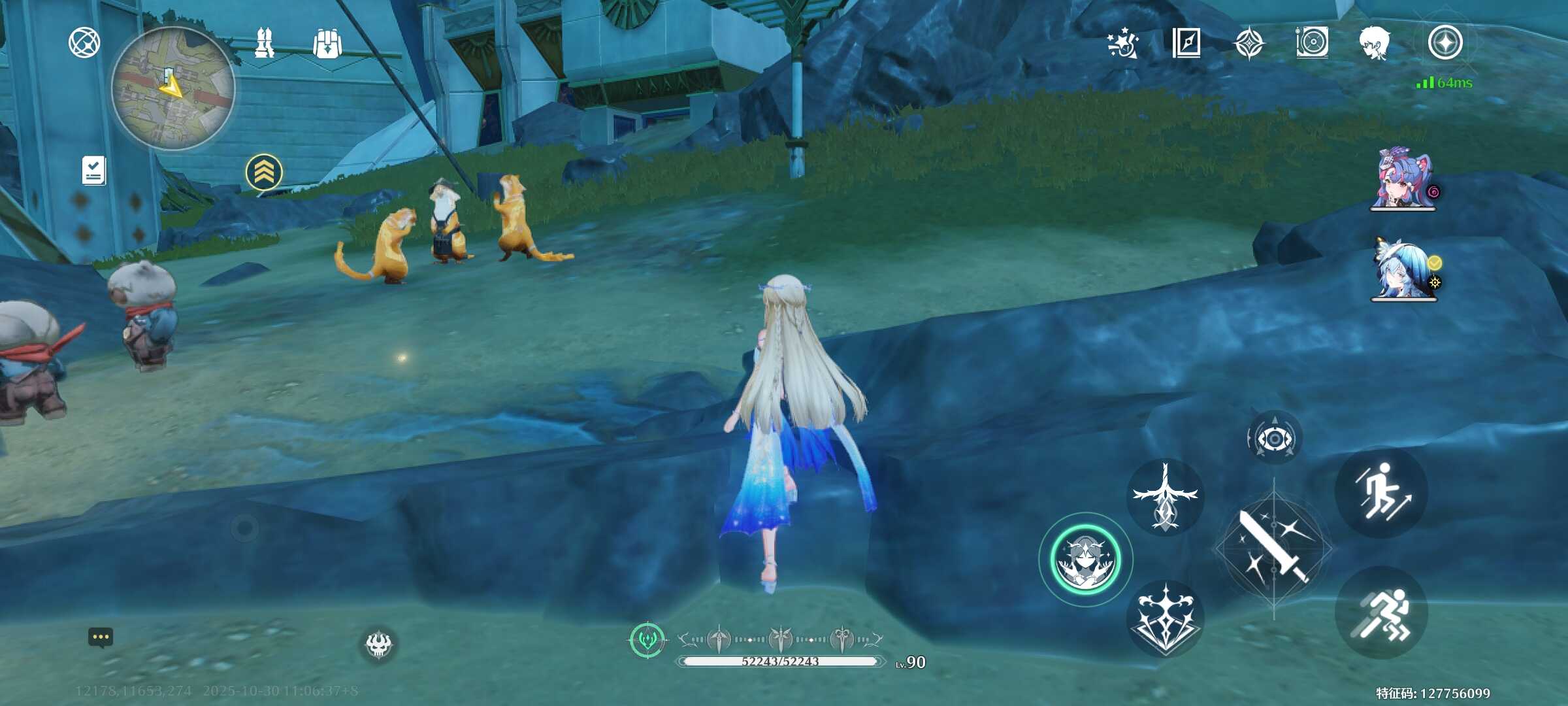This screenshot has width=1568, height=706.
Task: Tap the four-pointed star diamond icon
Action: click(x=1249, y=43)
